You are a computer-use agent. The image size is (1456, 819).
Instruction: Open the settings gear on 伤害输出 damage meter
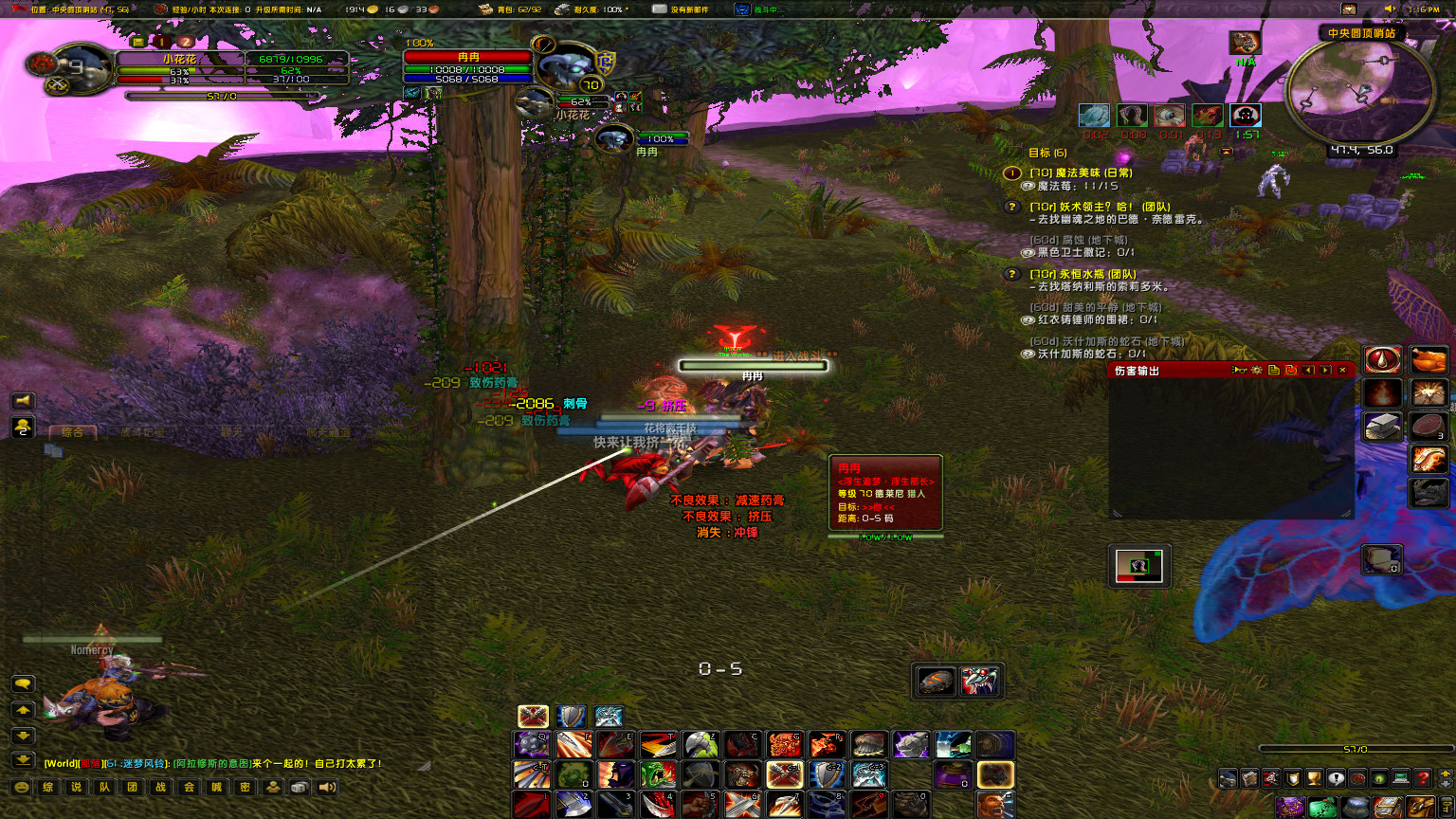[x=1257, y=371]
